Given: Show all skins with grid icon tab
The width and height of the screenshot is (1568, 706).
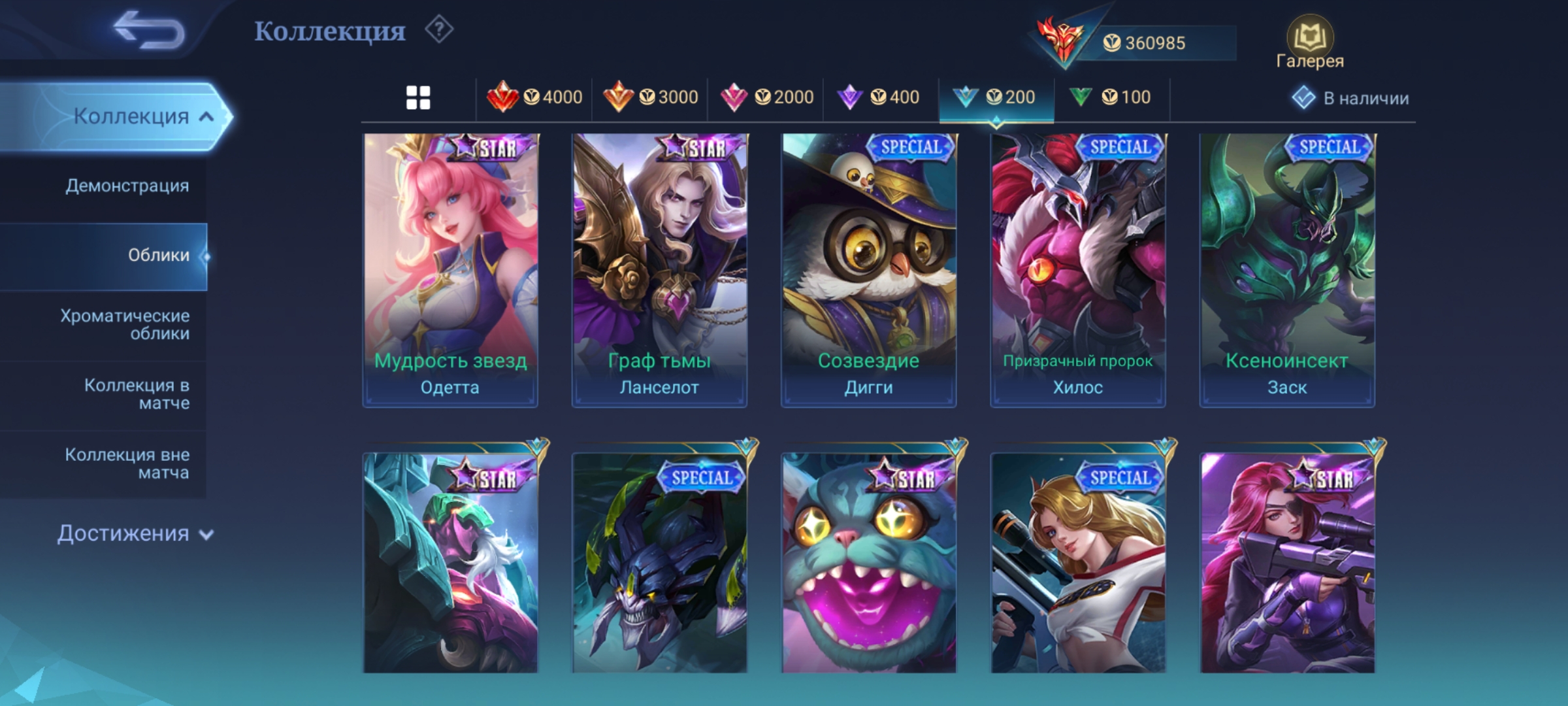Looking at the screenshot, I should pos(418,98).
